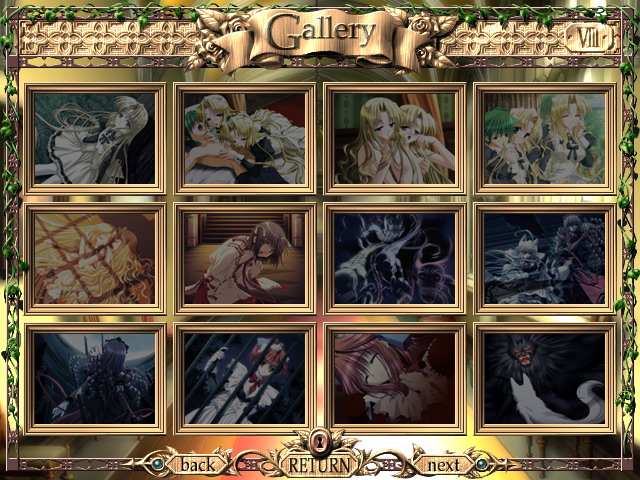Open the lone blonde girl in dark dress thumbnail

[x=96, y=138]
